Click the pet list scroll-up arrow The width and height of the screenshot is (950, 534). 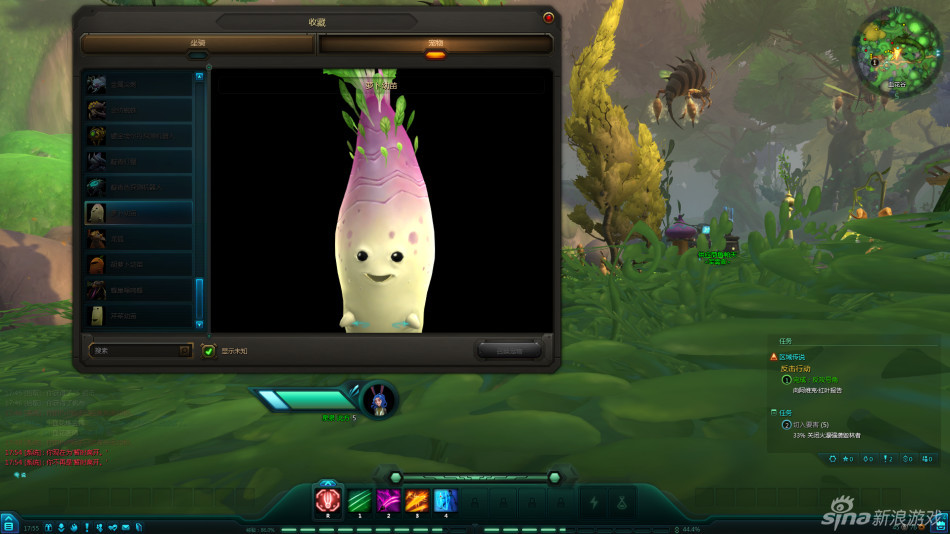pyautogui.click(x=199, y=76)
